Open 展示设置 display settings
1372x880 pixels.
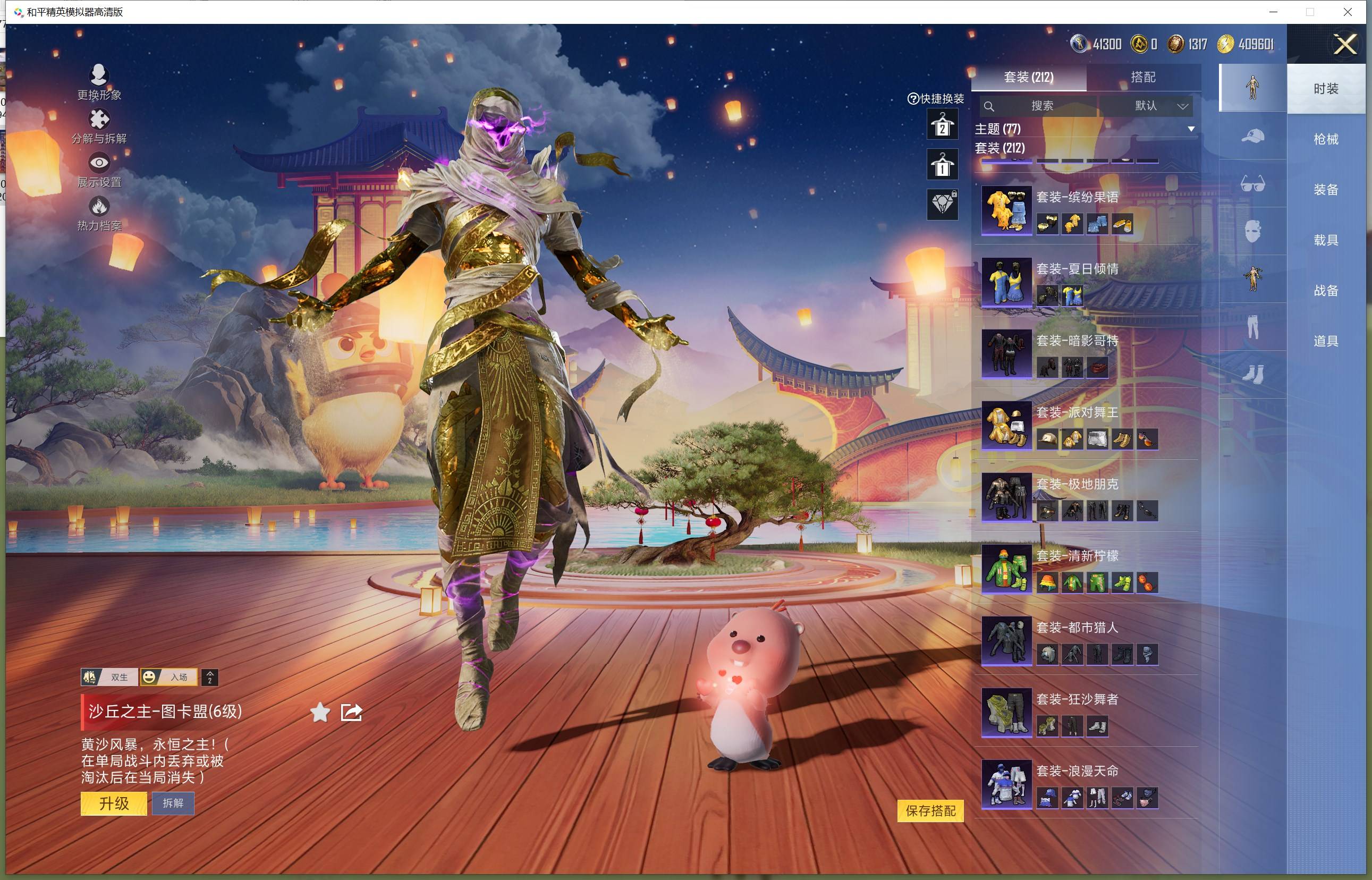(99, 170)
